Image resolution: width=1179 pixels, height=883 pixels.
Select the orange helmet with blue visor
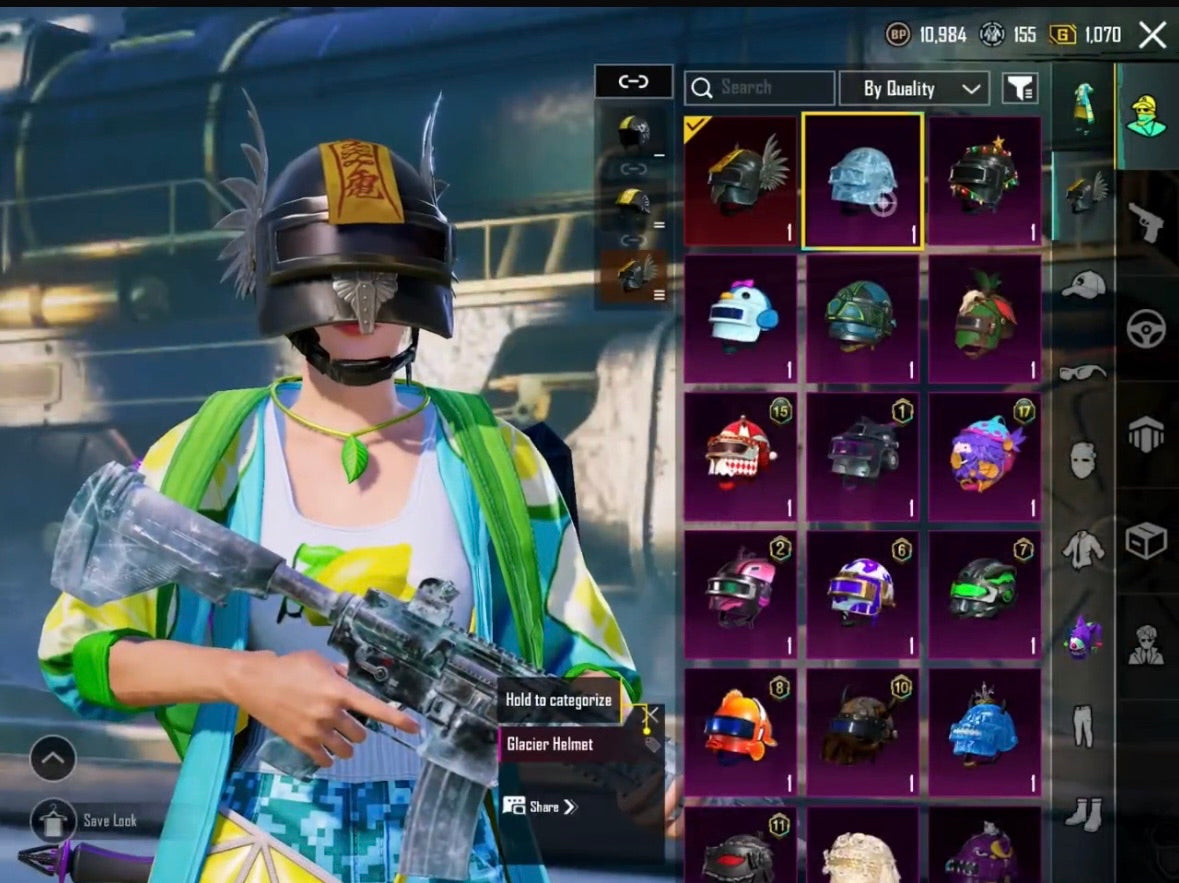(x=741, y=732)
